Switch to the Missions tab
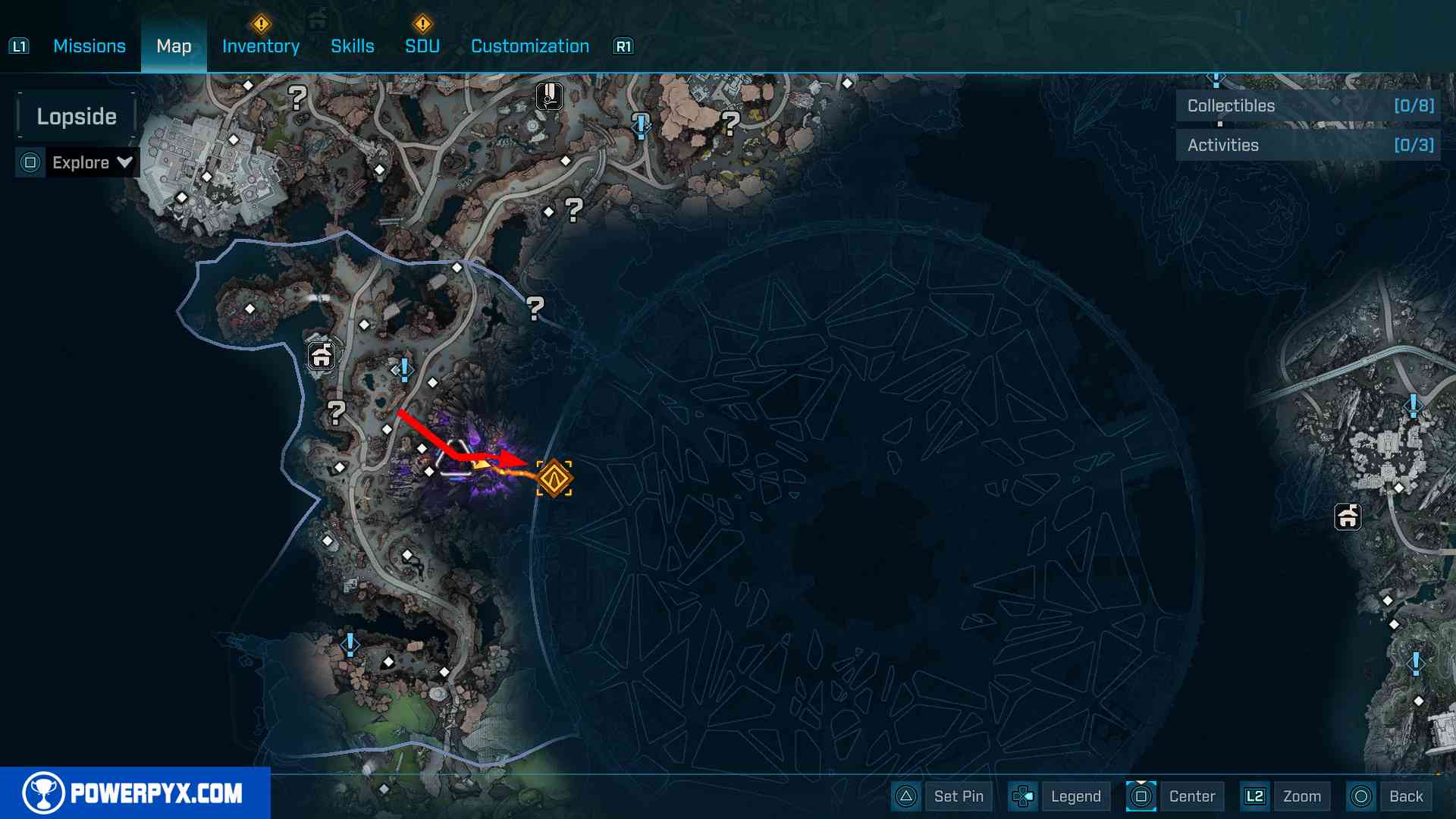The image size is (1456, 819). [x=89, y=45]
